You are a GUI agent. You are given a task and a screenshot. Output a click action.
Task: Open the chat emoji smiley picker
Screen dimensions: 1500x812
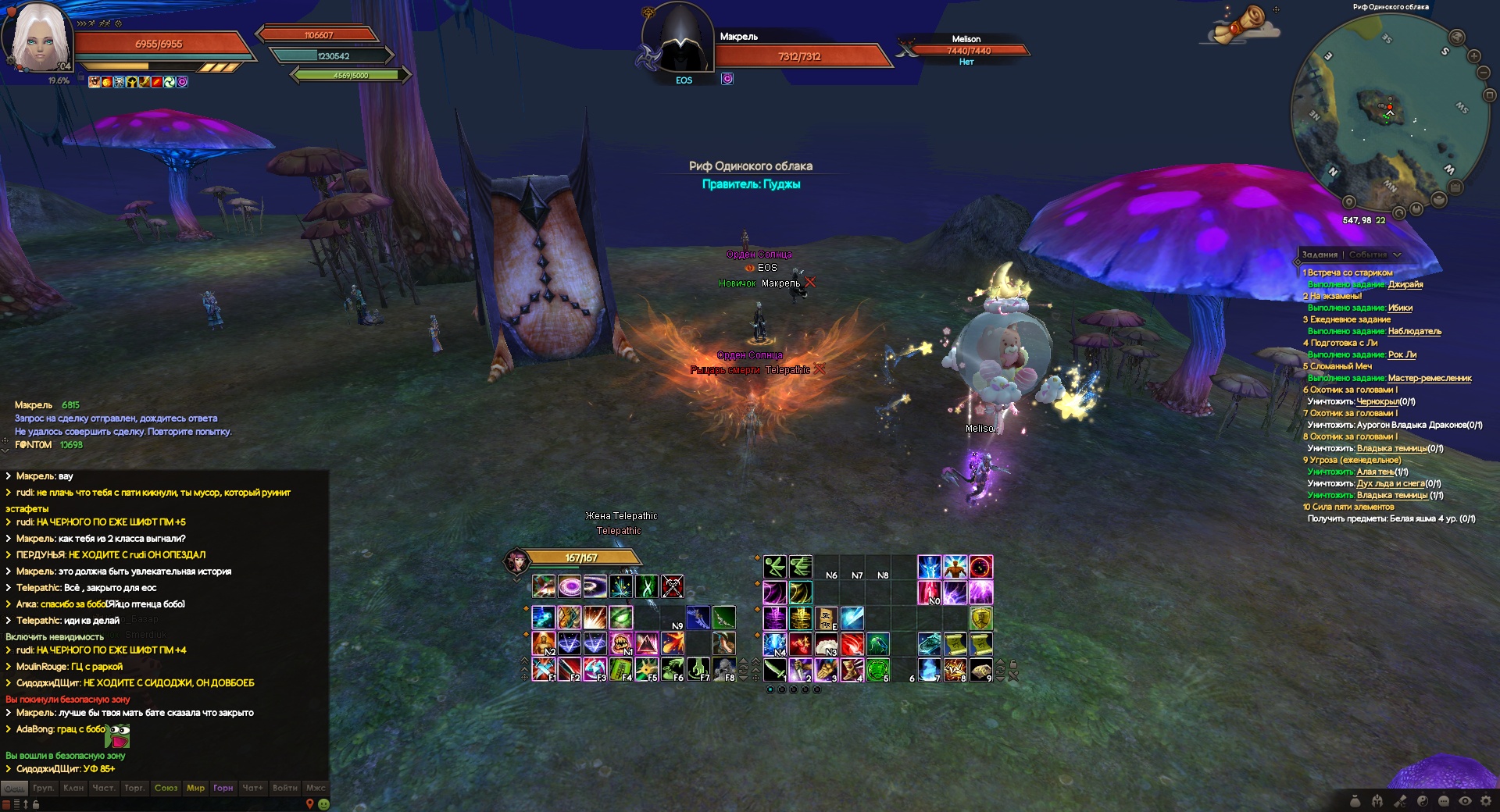[x=324, y=804]
